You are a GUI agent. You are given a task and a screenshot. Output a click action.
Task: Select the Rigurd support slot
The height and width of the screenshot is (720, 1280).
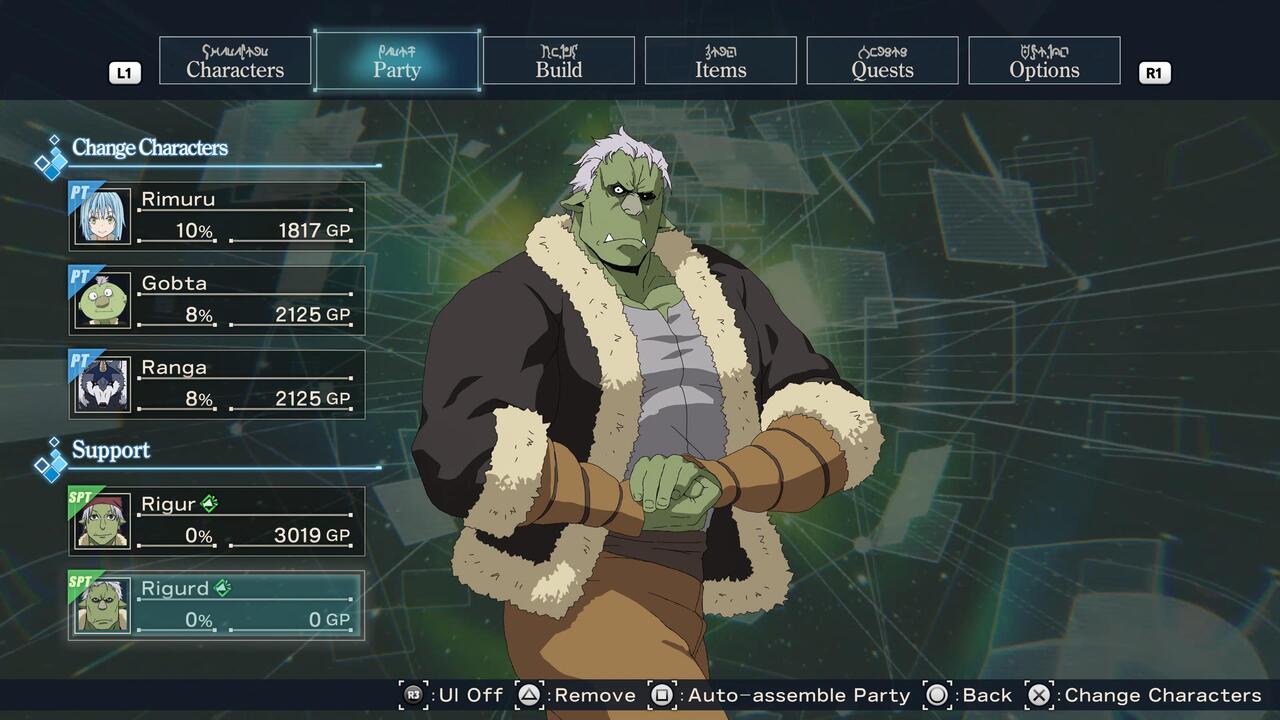(217, 605)
